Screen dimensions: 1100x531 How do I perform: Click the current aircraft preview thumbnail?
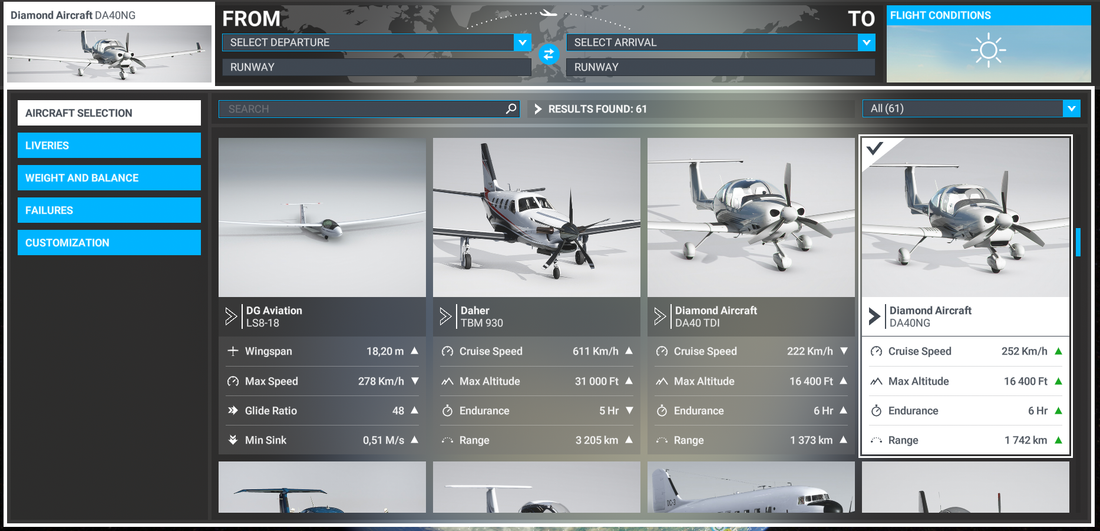(109, 54)
